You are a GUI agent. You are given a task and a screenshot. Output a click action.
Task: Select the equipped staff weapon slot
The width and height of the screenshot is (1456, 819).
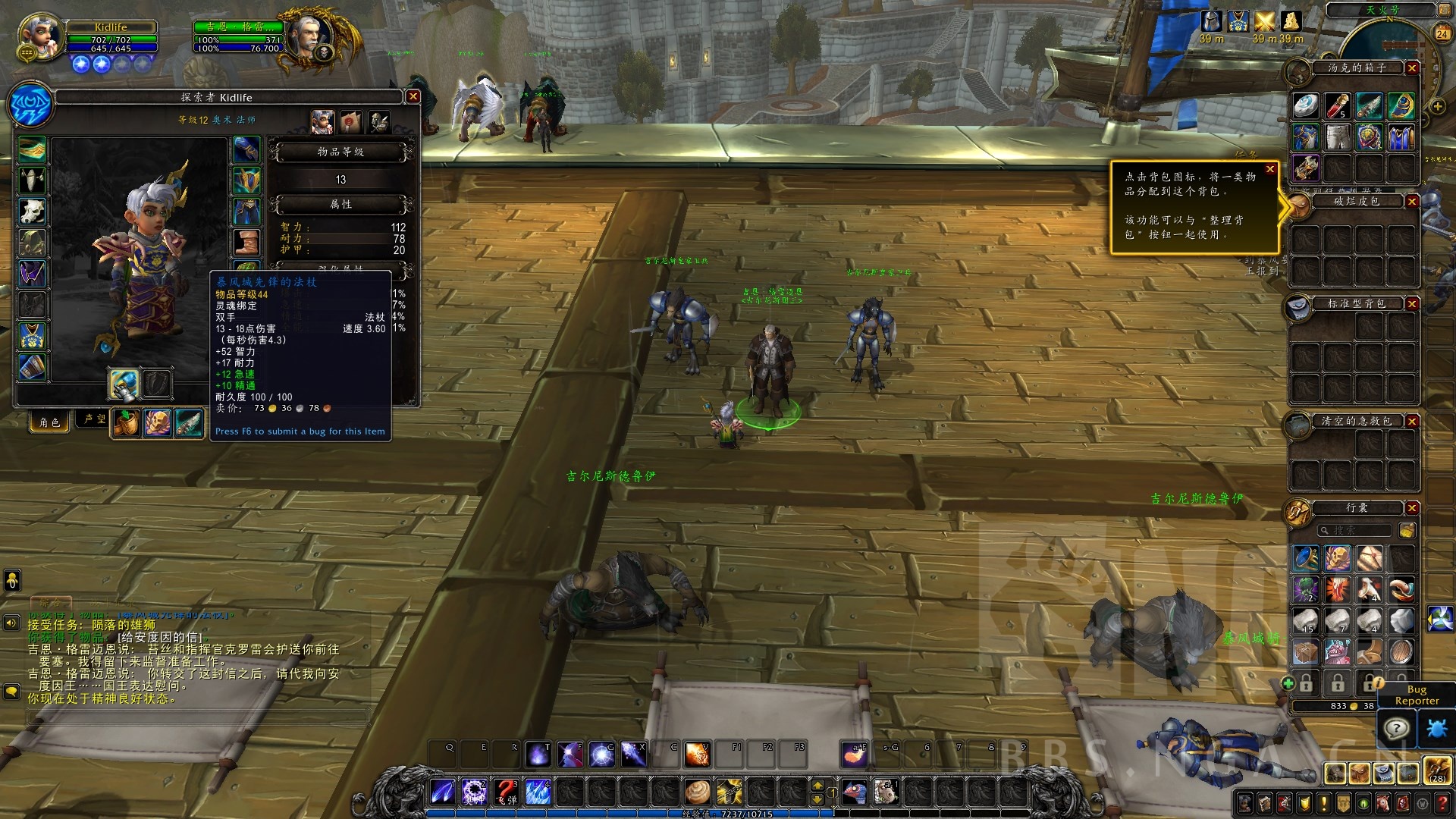pos(124,384)
